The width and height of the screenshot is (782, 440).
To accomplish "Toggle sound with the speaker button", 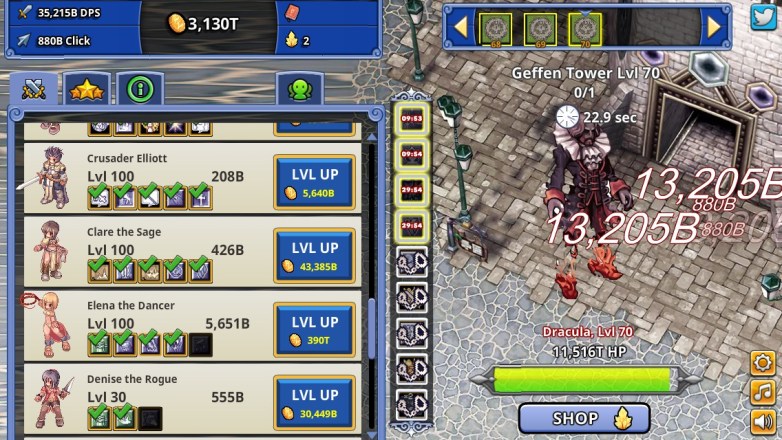I will (764, 421).
